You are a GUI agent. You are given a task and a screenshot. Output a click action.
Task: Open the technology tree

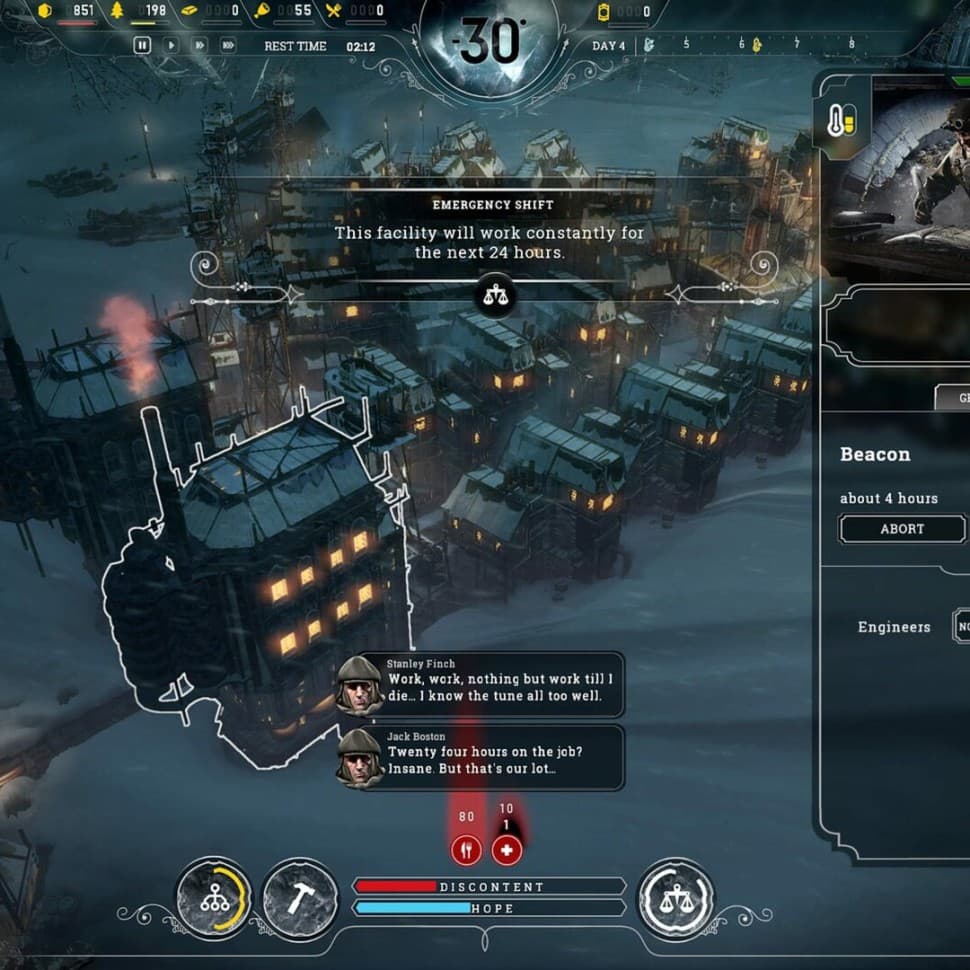coord(214,898)
